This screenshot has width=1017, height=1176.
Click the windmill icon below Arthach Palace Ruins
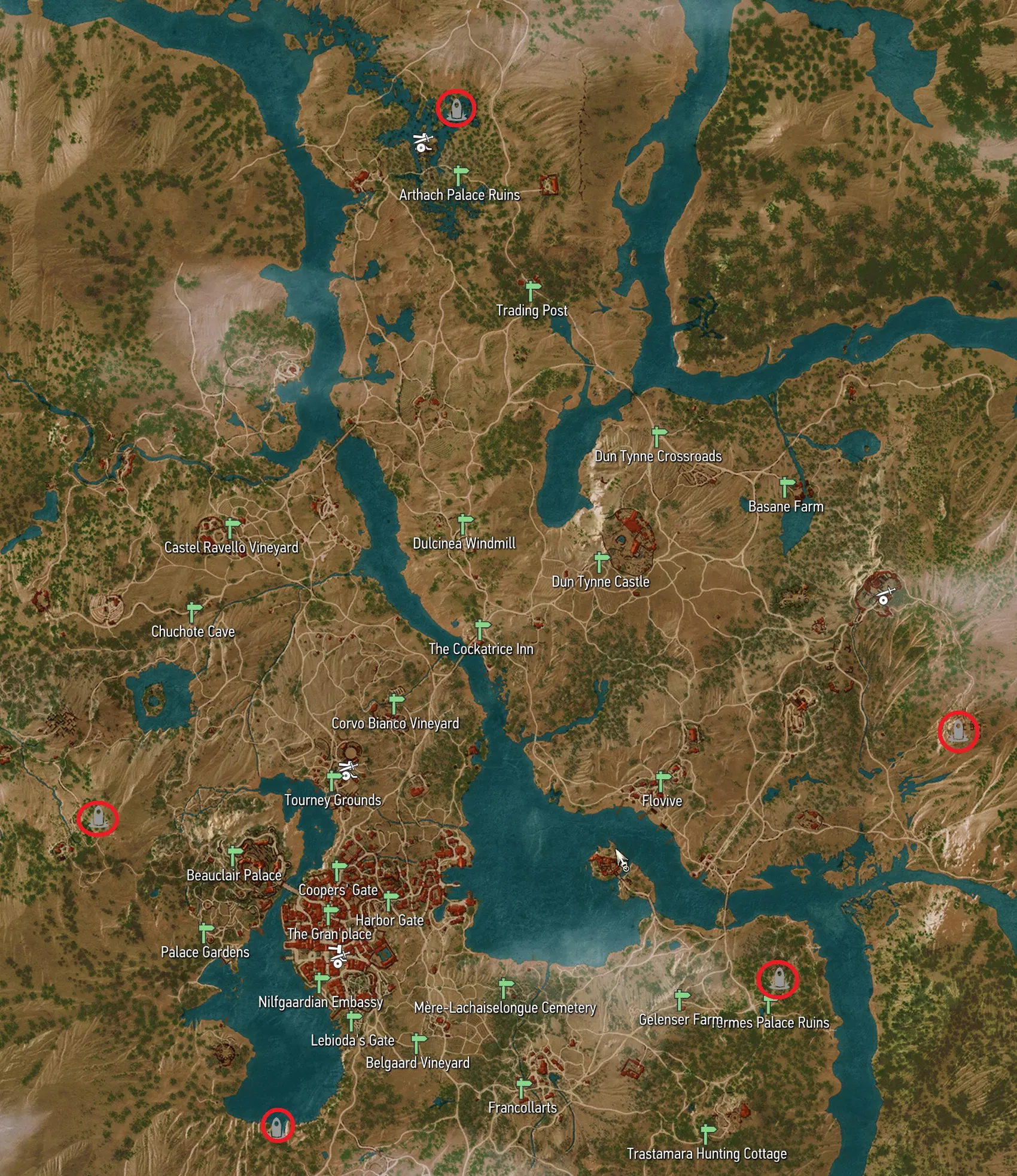click(x=422, y=141)
